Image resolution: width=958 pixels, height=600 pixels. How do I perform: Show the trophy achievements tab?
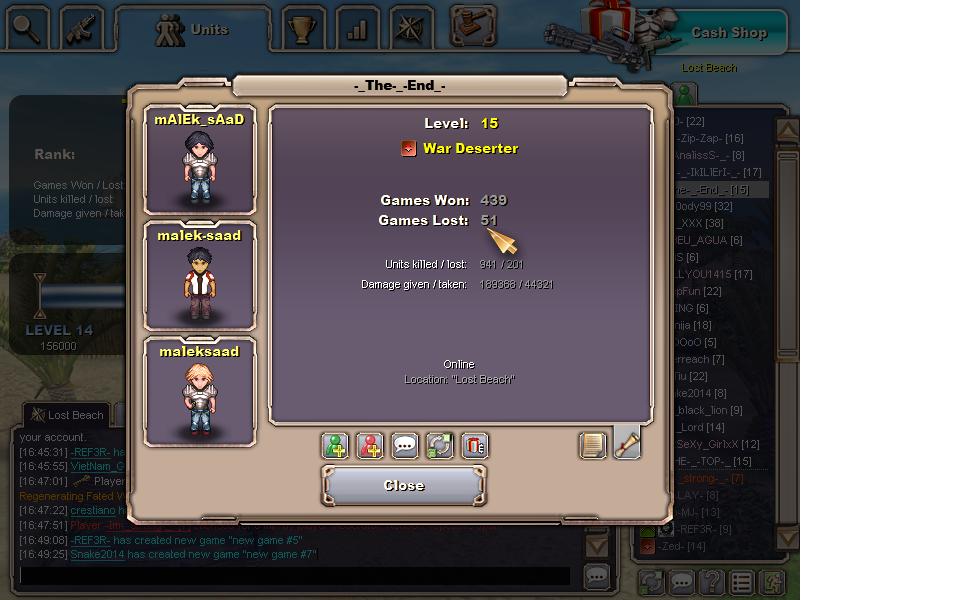pos(302,30)
